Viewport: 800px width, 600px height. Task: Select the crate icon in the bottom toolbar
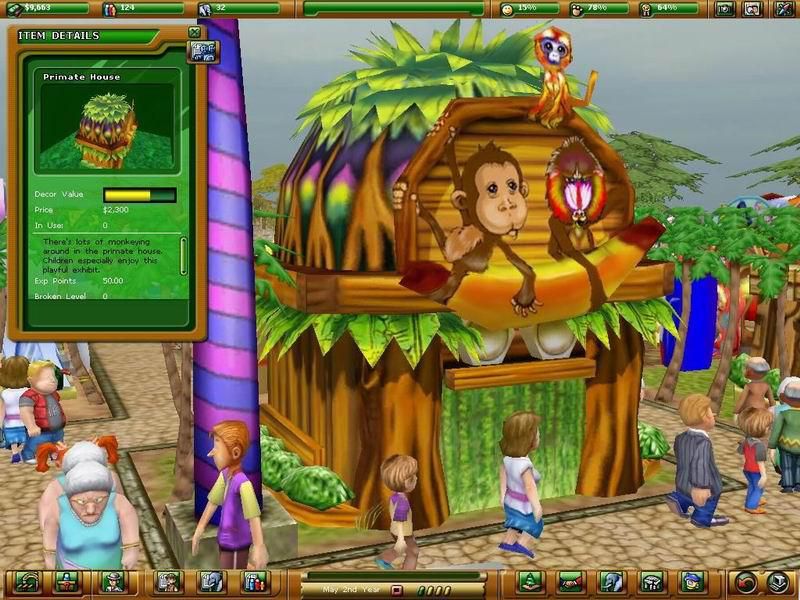pyautogui.click(x=650, y=582)
